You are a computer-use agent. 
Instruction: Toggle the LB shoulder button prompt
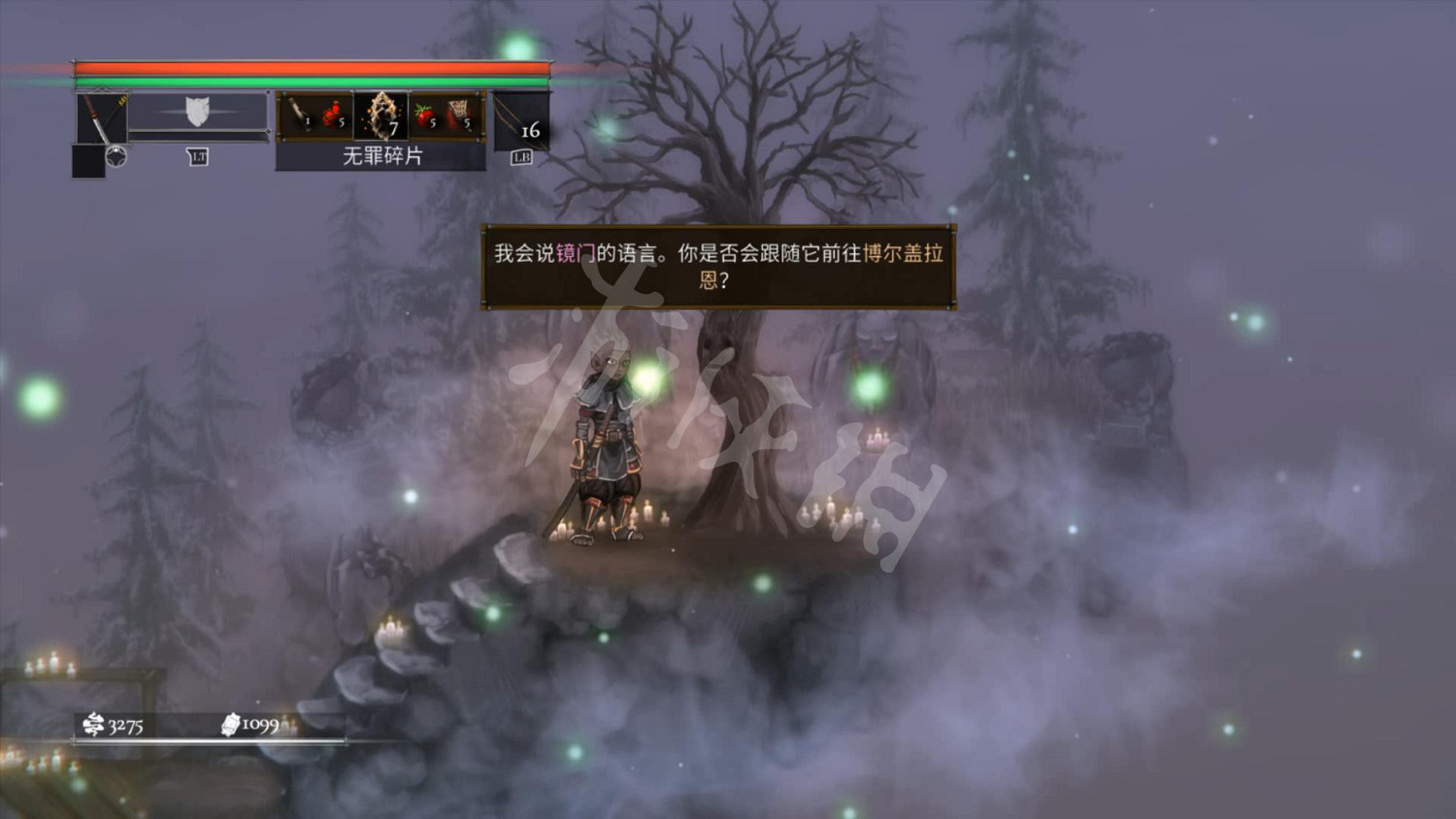pos(522,156)
